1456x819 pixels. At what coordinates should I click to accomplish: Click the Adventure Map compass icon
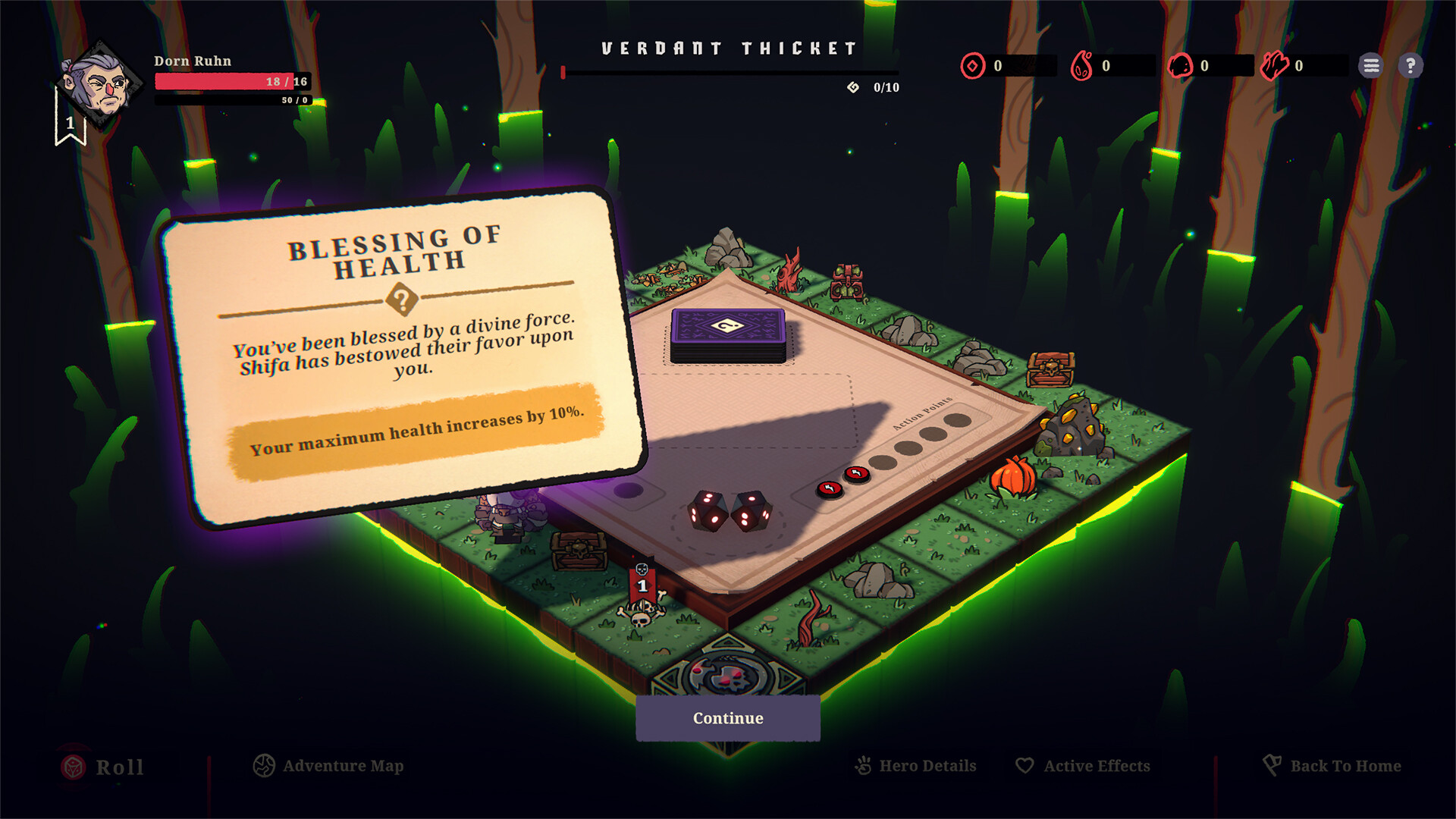point(263,766)
